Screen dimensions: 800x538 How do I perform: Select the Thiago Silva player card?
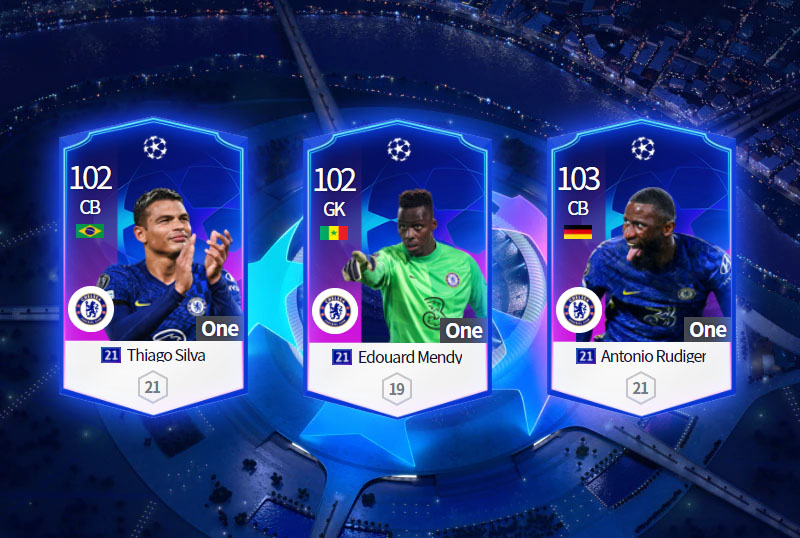click(x=153, y=270)
